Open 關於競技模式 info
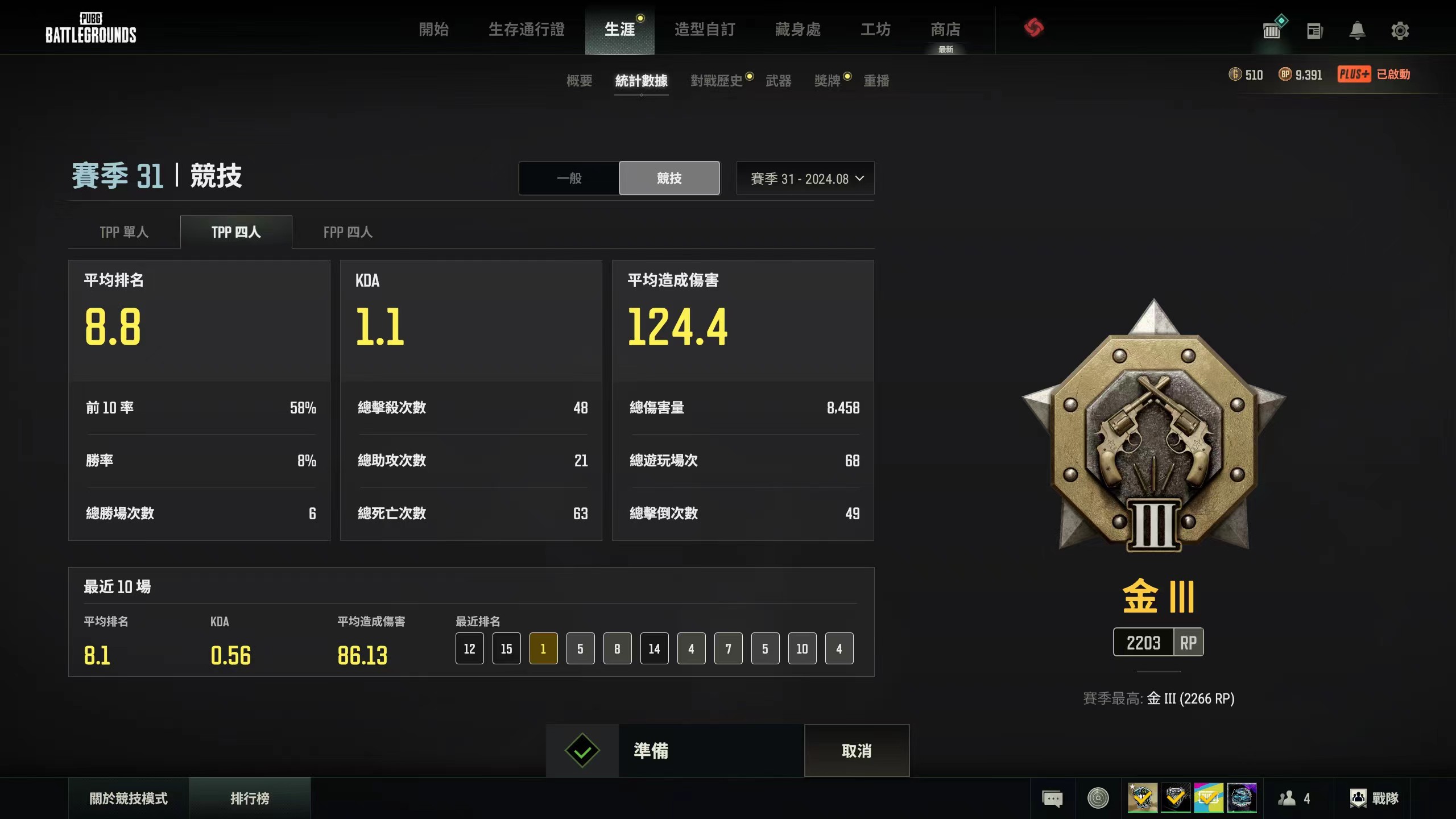The image size is (1456, 819). tap(129, 799)
